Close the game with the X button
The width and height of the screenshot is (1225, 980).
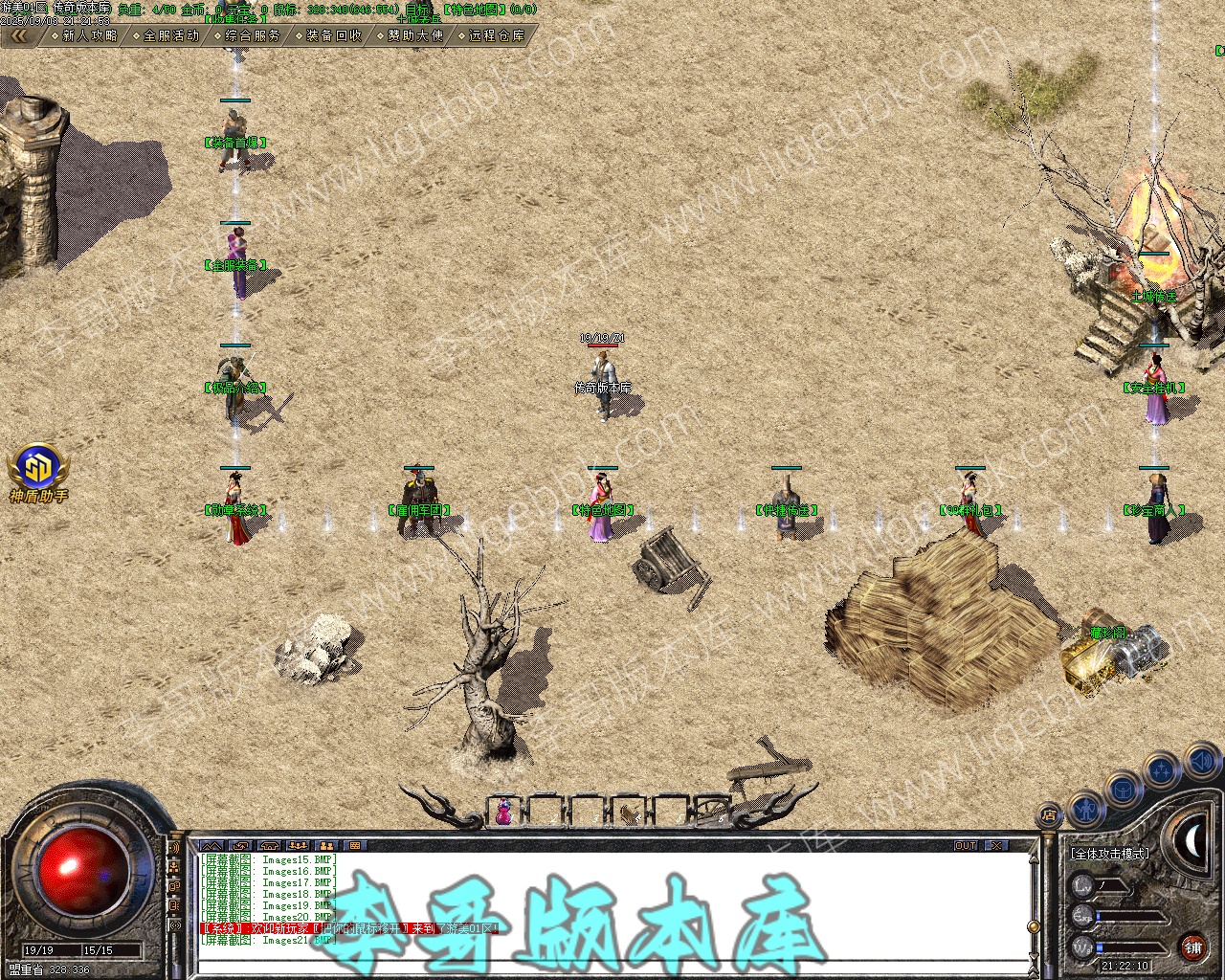(x=998, y=846)
